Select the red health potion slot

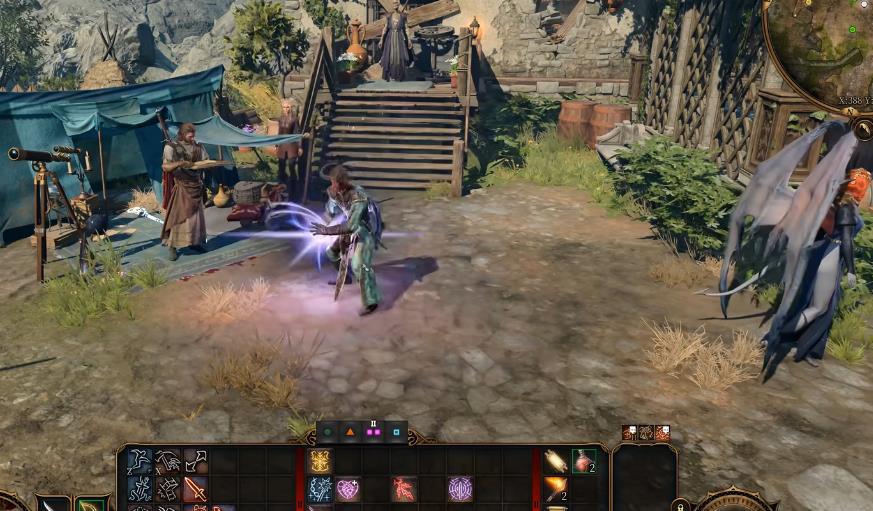(x=584, y=461)
